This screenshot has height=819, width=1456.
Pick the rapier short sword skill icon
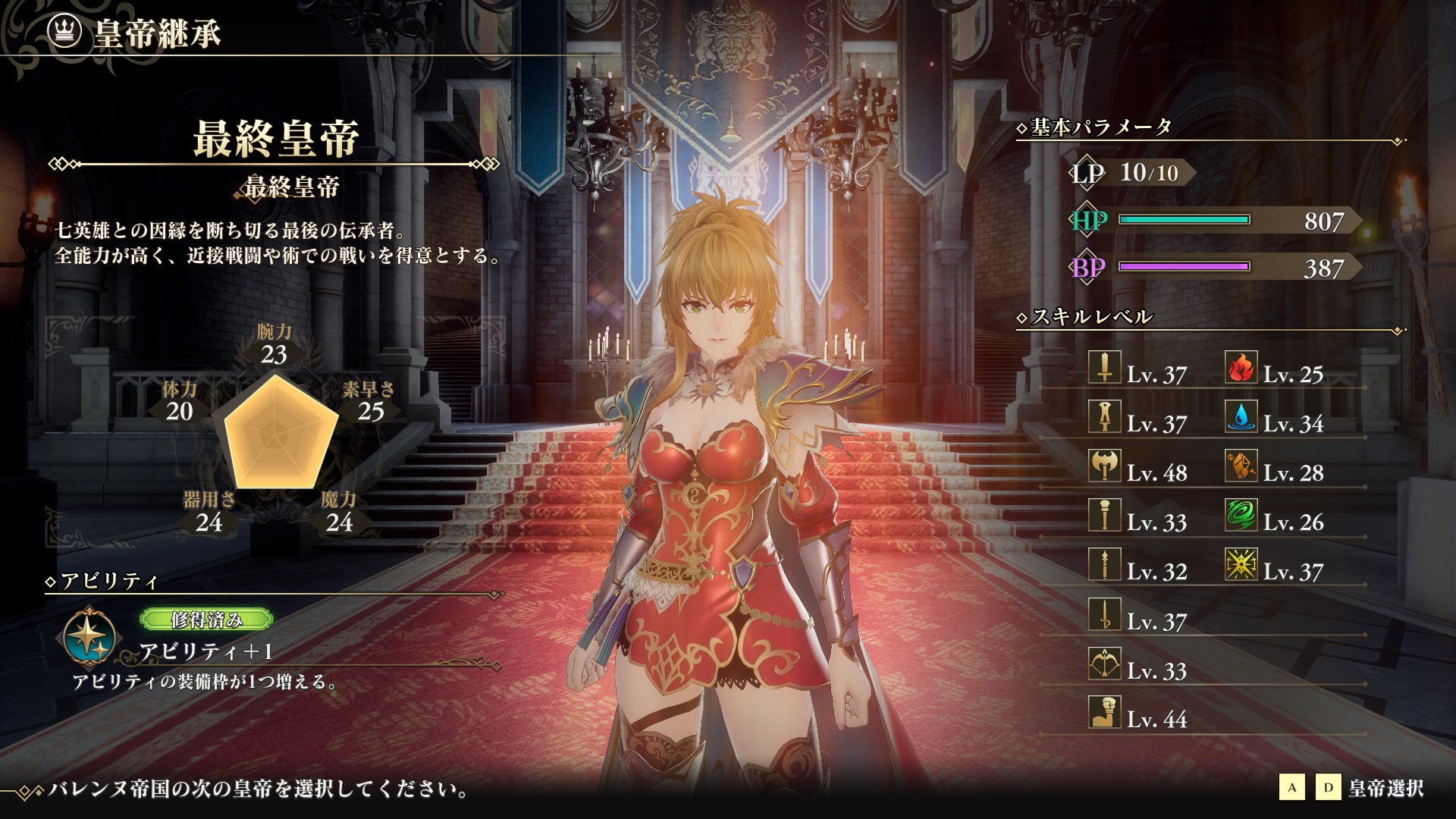[x=1104, y=614]
